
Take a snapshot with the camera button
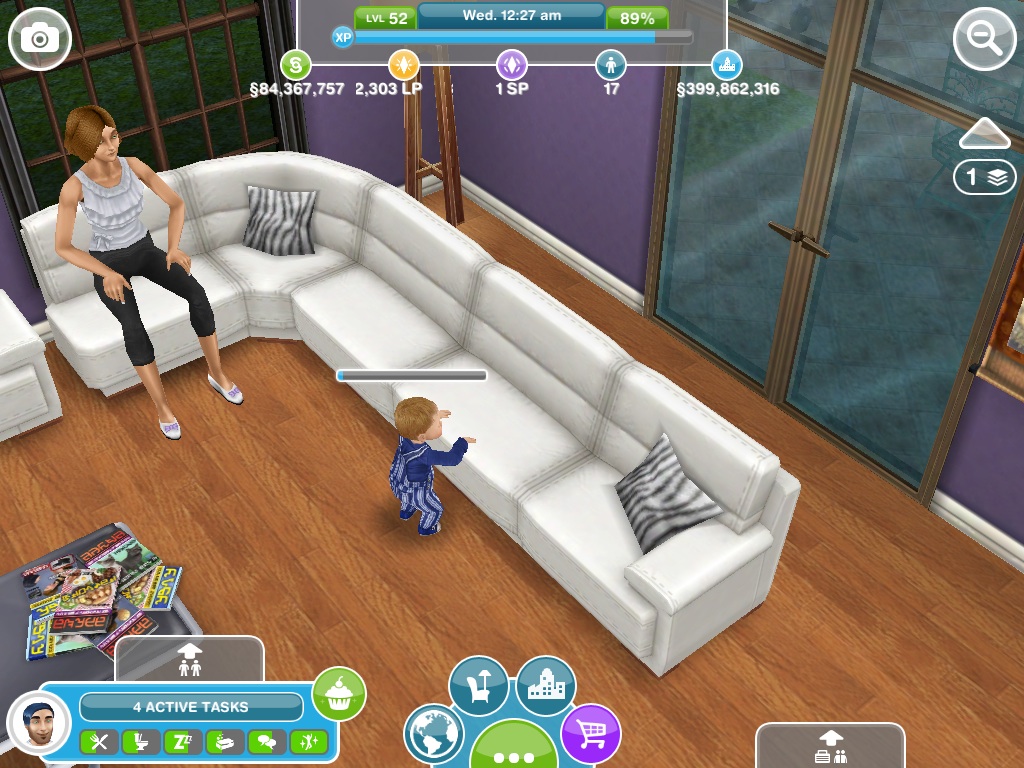(x=40, y=39)
